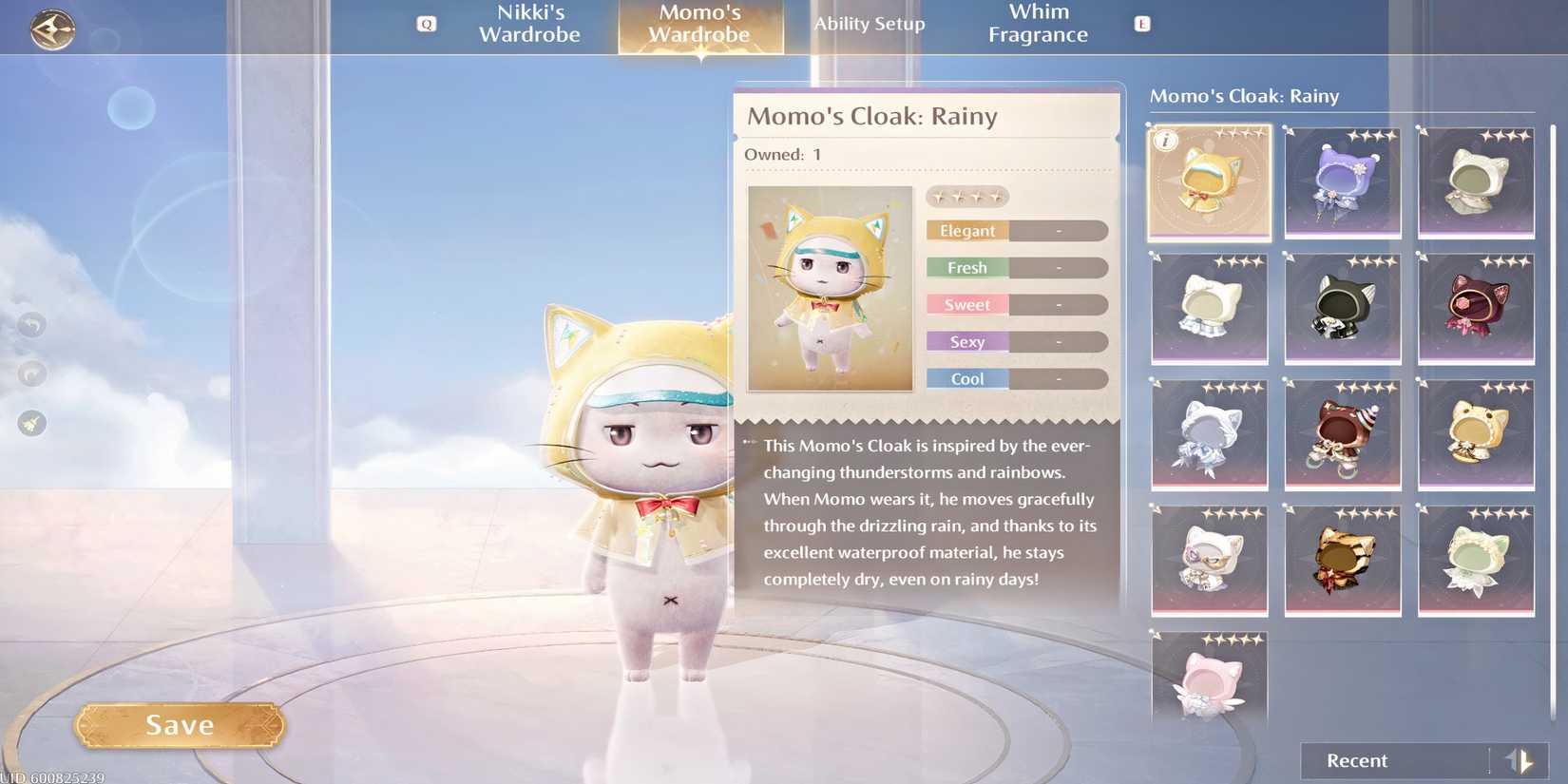1568x784 pixels.
Task: Select the broom cleanup icon on the left sidebar
Action: tap(31, 423)
